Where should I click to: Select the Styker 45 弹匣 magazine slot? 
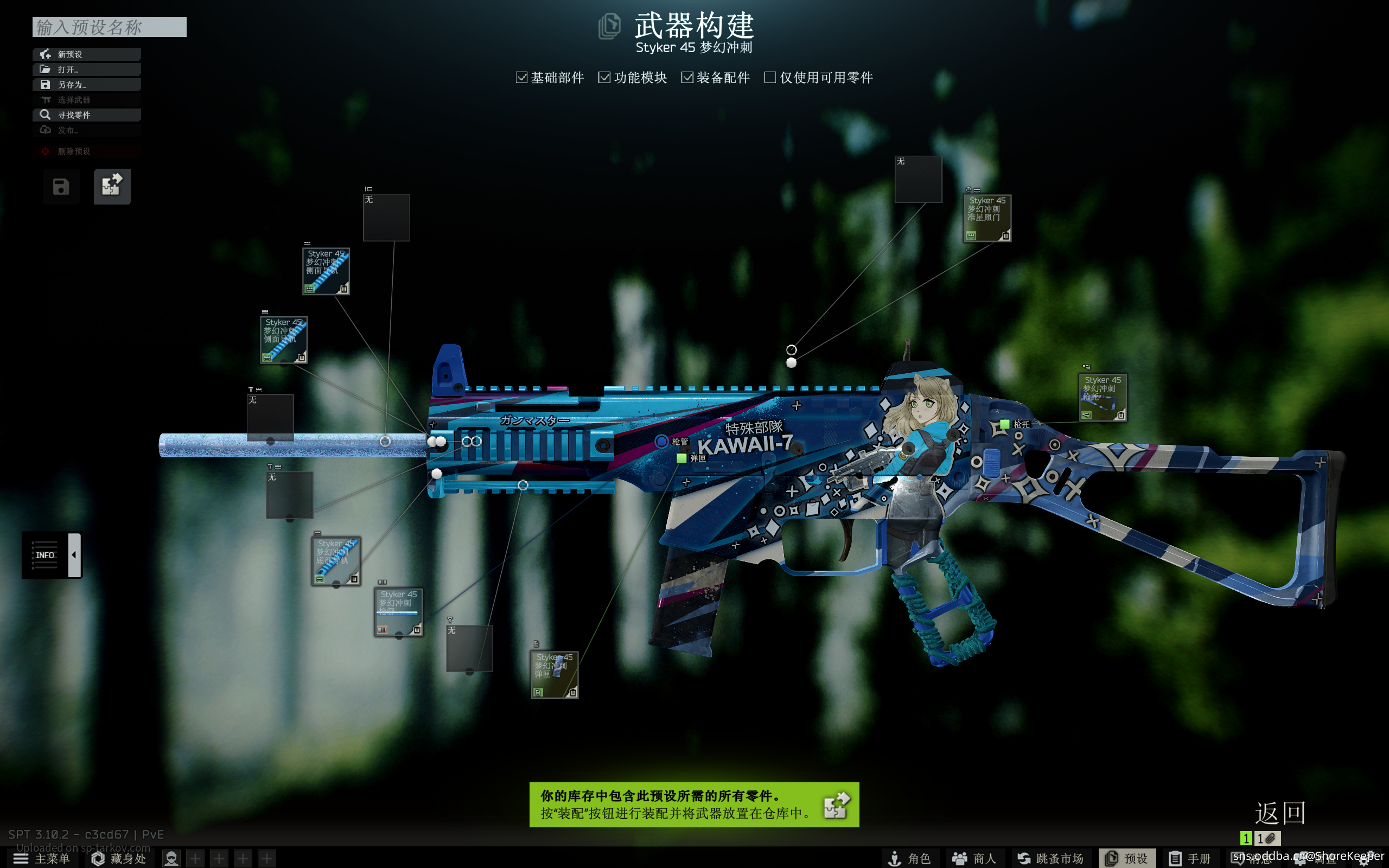(x=554, y=674)
